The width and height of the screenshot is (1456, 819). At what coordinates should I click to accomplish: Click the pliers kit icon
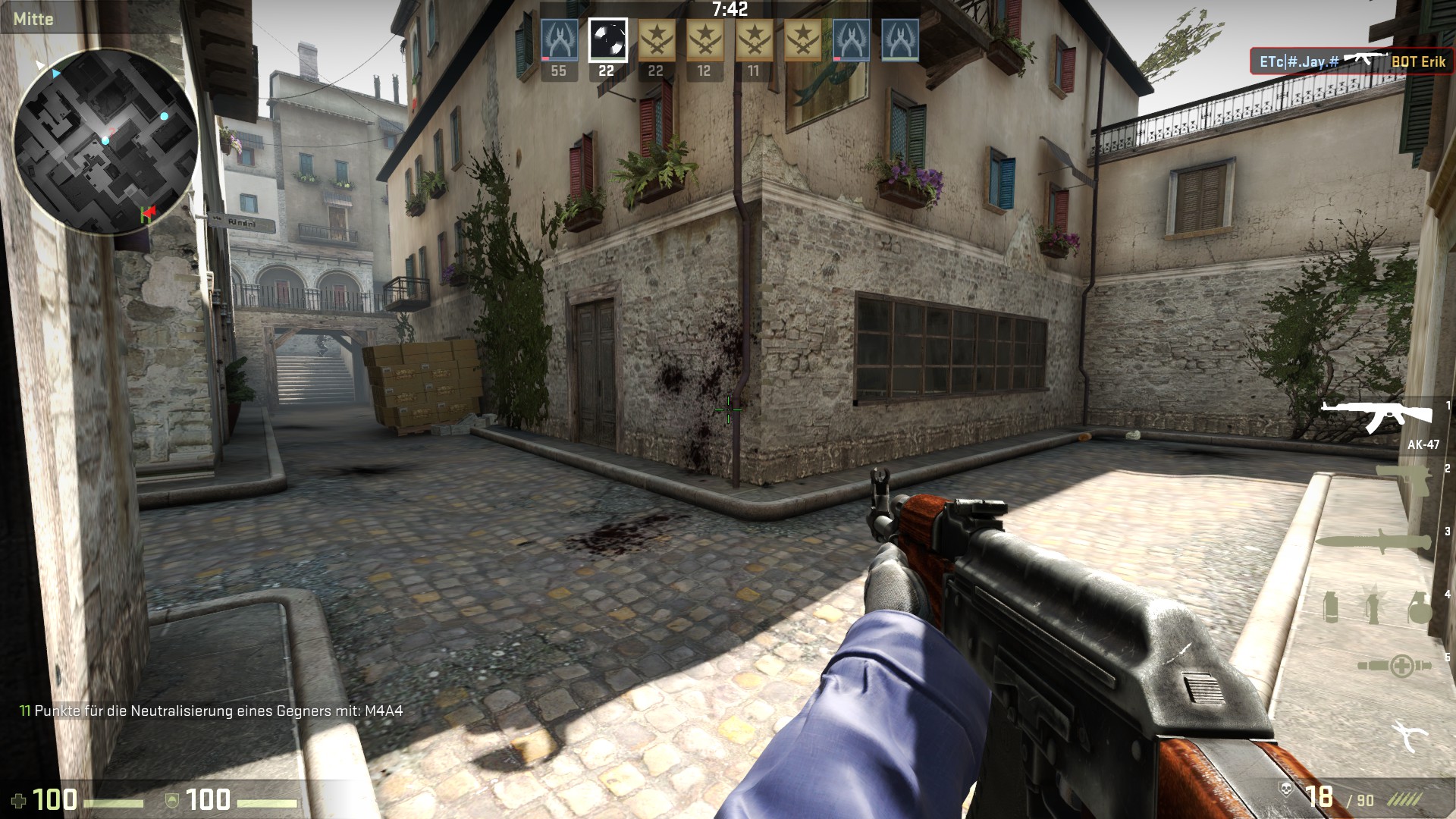point(1410,736)
